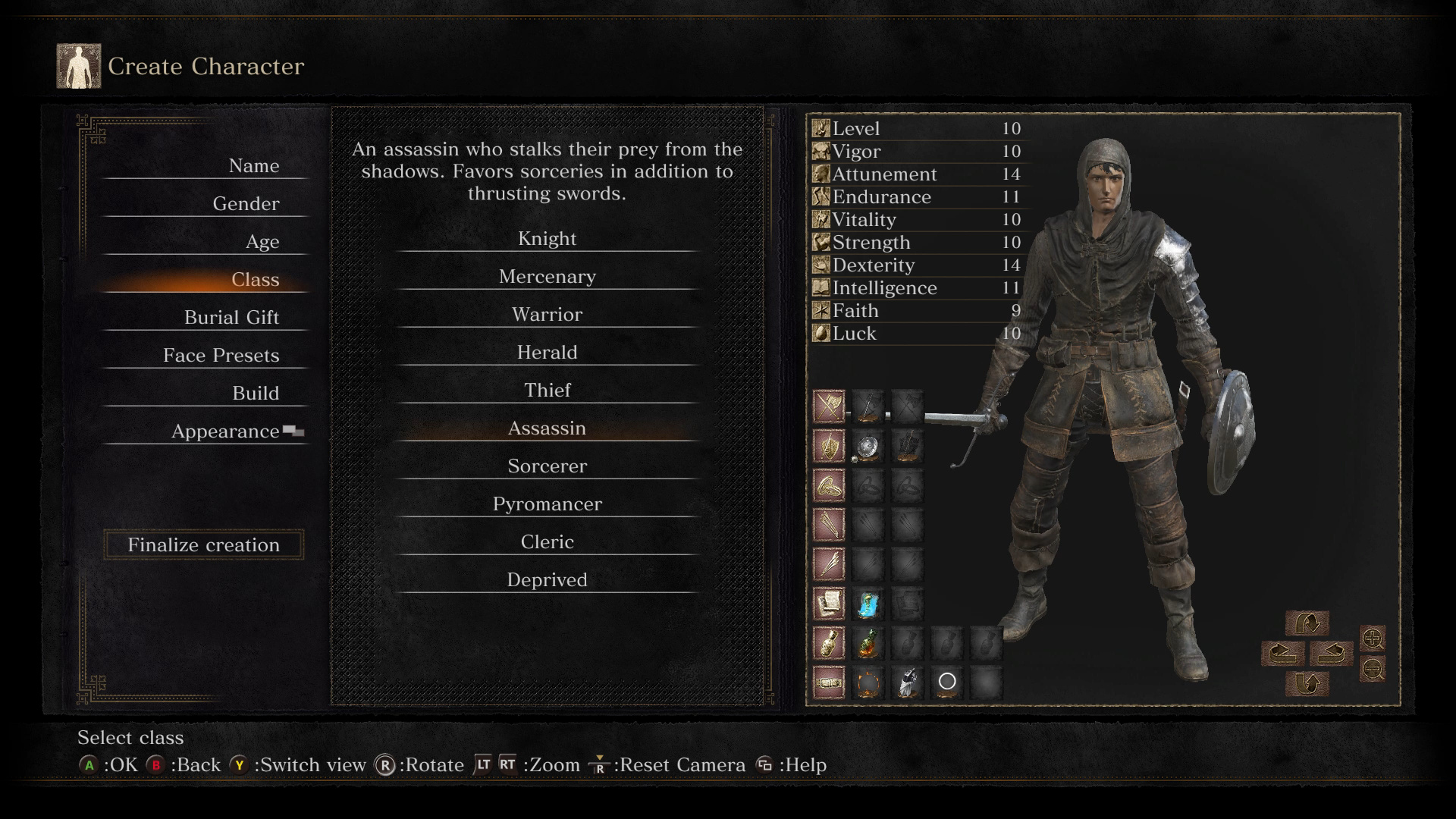Choose the Knight class
Viewport: 1456px width, 819px height.
[x=547, y=239]
